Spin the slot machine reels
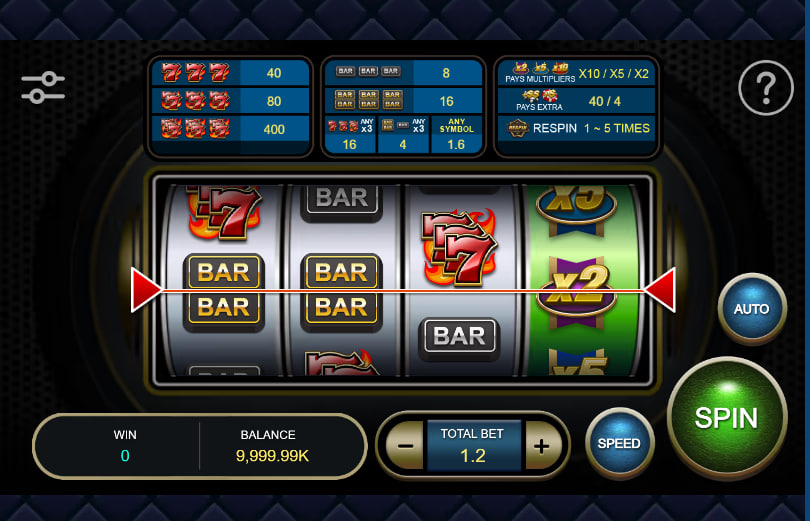The image size is (810, 521). [x=726, y=417]
